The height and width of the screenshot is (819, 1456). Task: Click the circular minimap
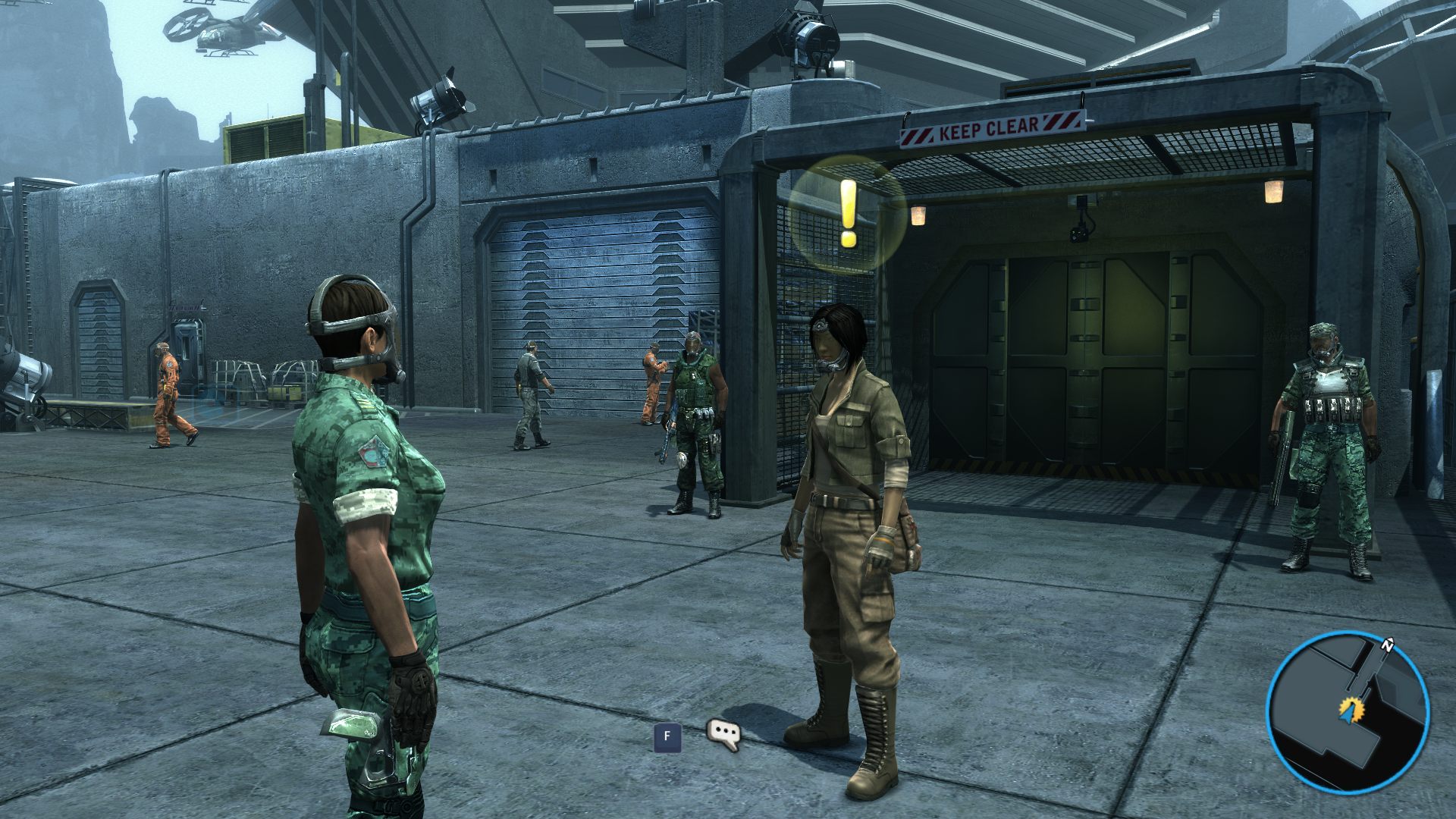click(1348, 713)
